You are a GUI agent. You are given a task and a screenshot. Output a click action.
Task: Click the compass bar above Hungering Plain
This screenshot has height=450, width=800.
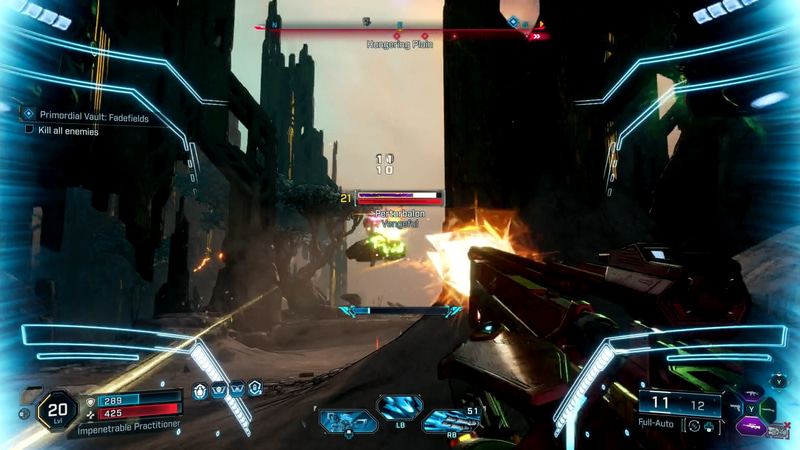click(400, 32)
